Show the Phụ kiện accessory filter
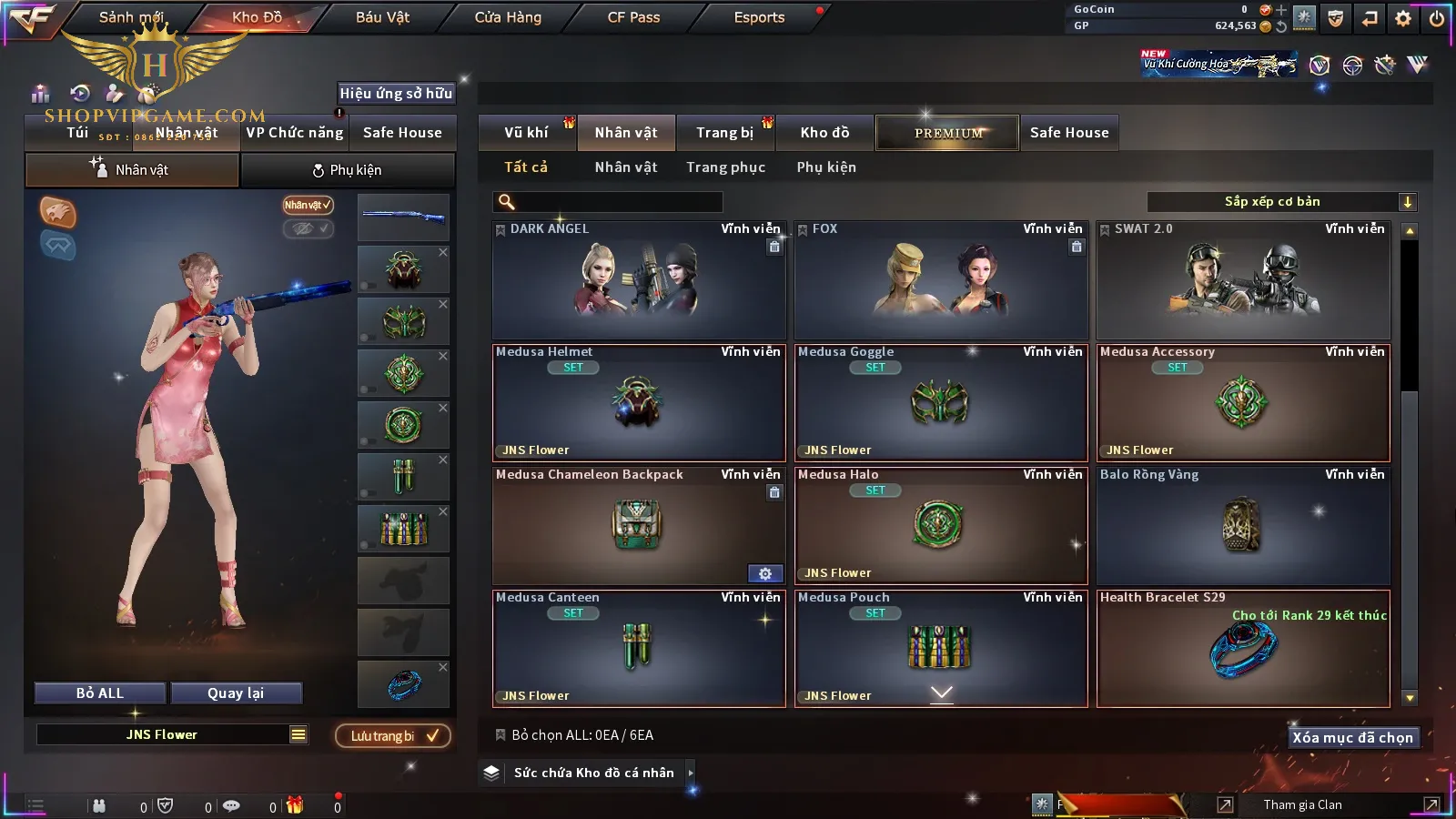This screenshot has width=1456, height=819. (826, 167)
